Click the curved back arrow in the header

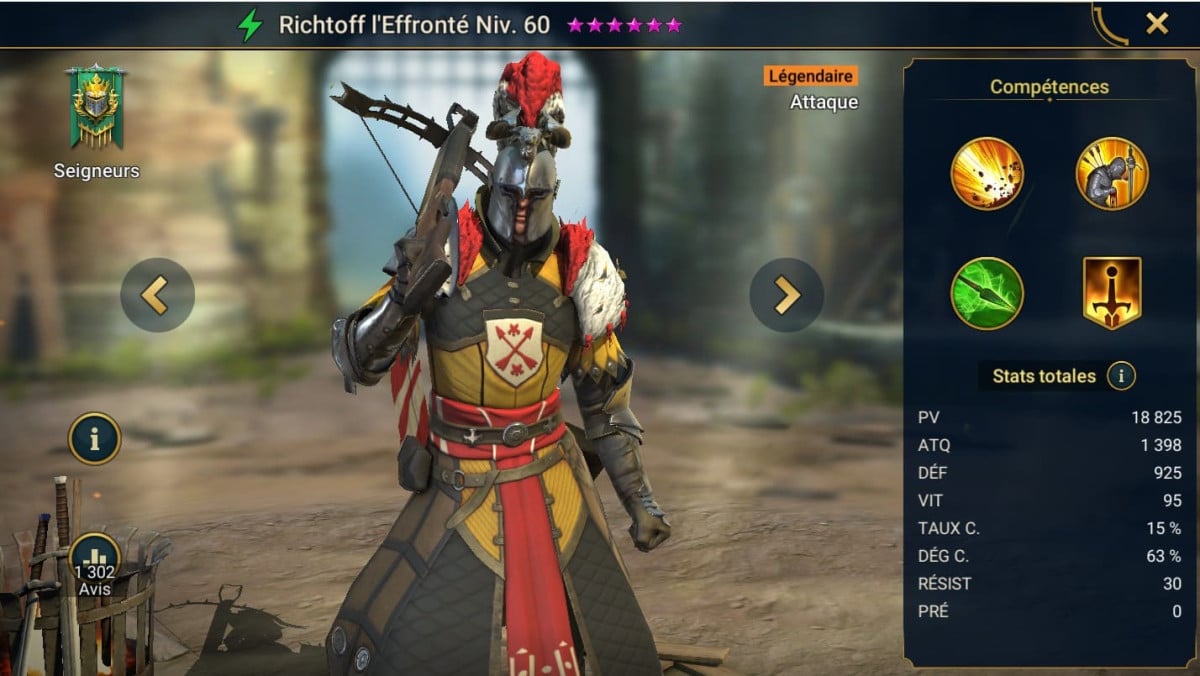(1111, 25)
